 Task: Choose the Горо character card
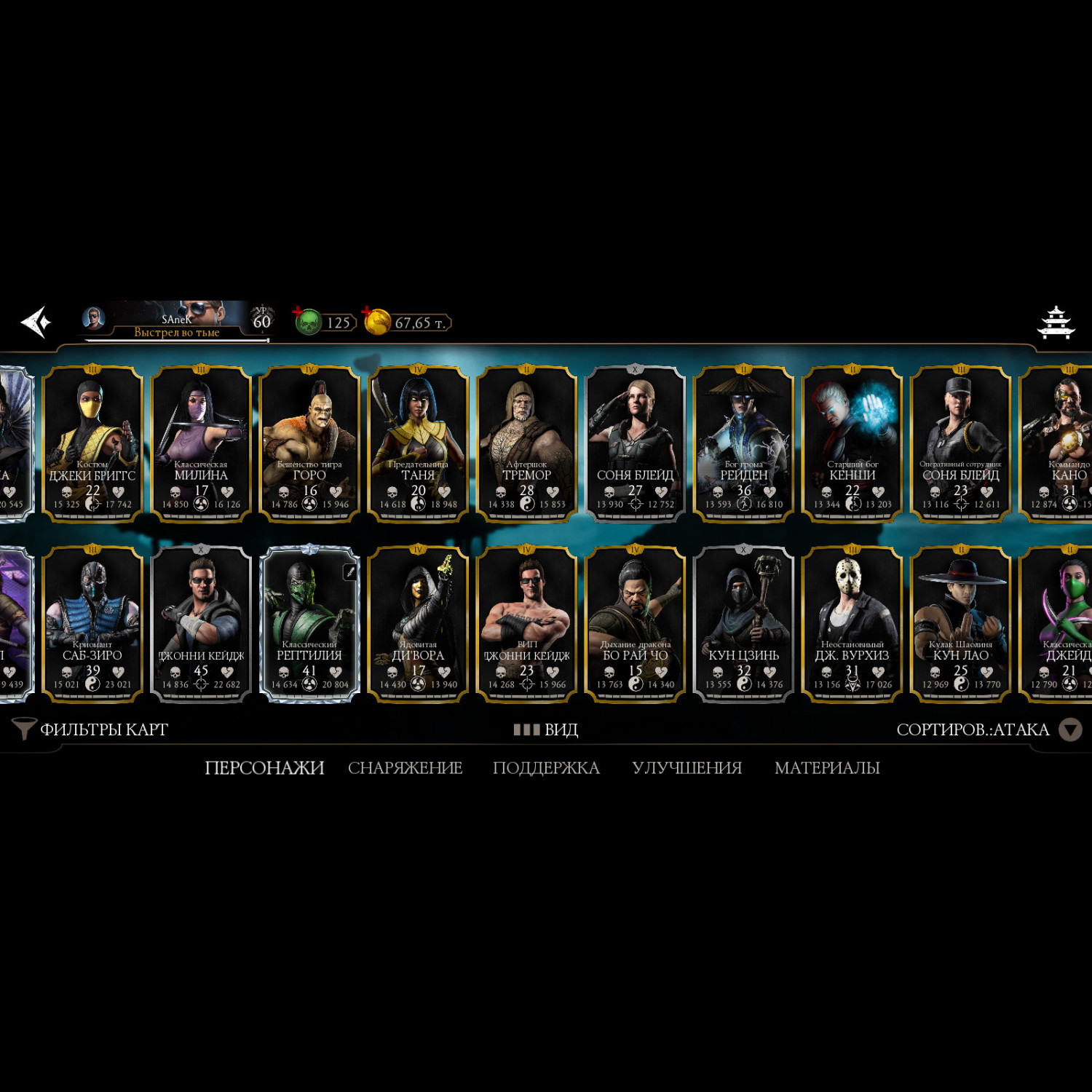click(x=309, y=443)
